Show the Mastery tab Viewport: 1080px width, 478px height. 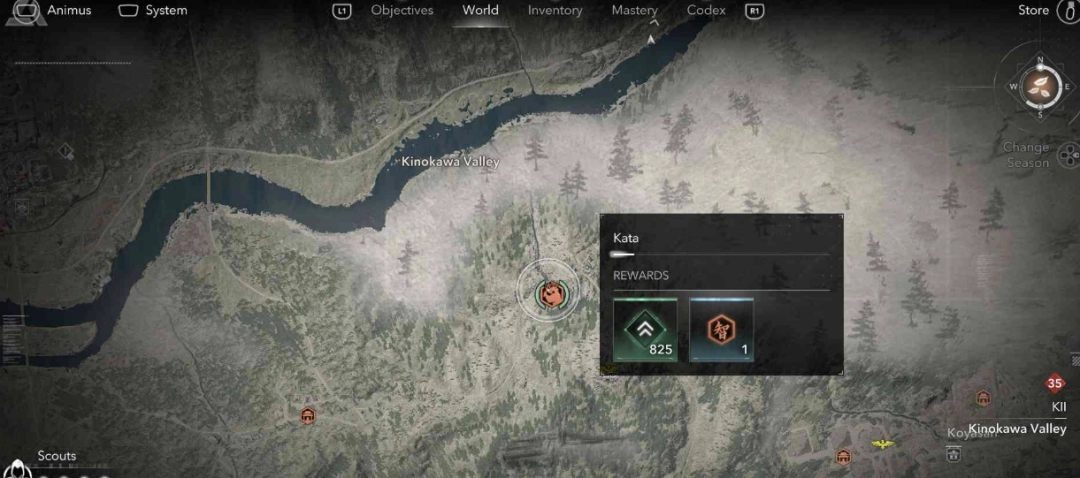[x=634, y=11]
